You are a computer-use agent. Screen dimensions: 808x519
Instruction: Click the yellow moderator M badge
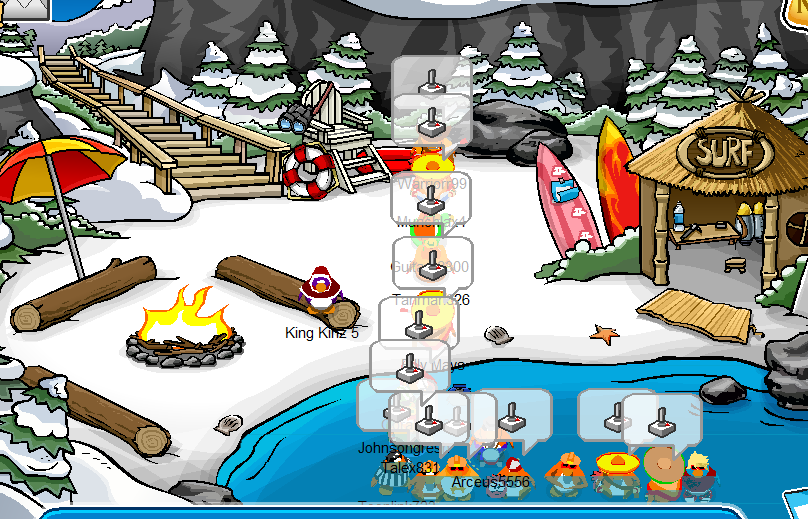coord(796,12)
